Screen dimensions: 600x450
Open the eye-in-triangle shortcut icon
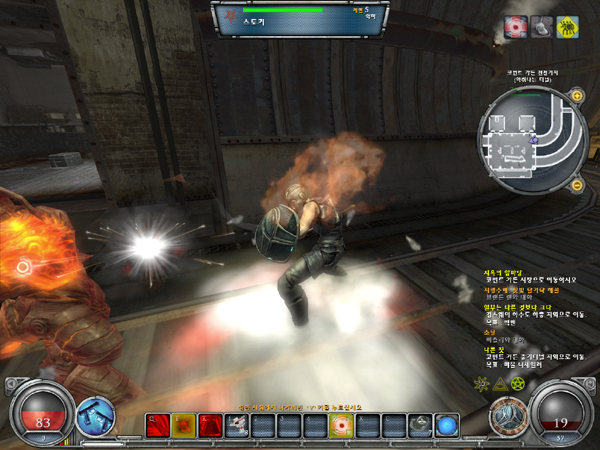click(499, 384)
